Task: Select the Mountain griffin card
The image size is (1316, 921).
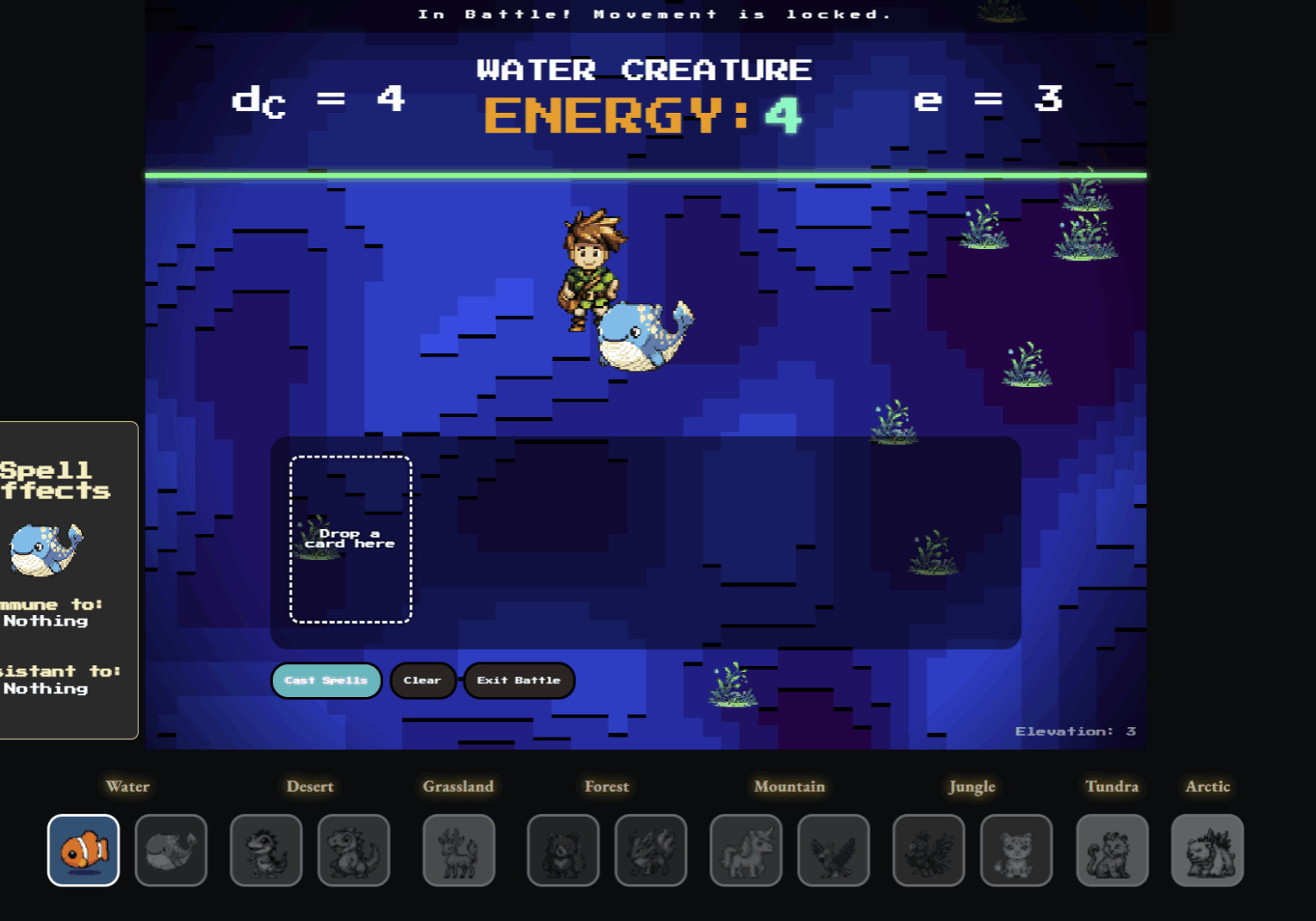Action: pos(834,851)
